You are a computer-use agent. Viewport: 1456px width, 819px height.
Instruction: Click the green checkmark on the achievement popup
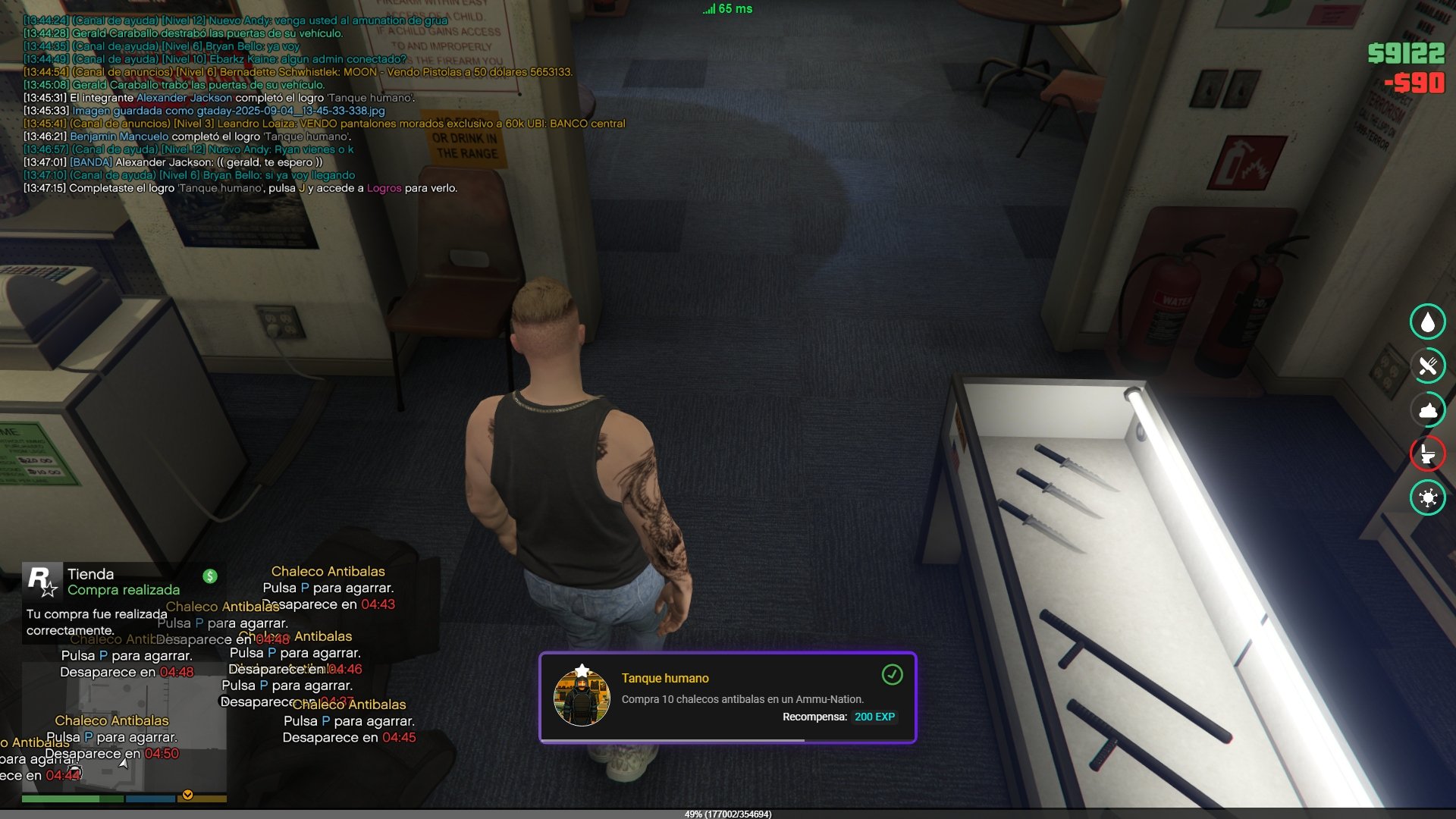click(x=892, y=674)
